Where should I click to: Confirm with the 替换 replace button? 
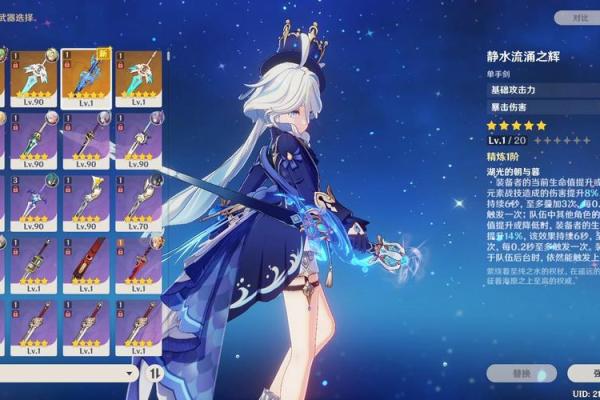[x=521, y=373]
